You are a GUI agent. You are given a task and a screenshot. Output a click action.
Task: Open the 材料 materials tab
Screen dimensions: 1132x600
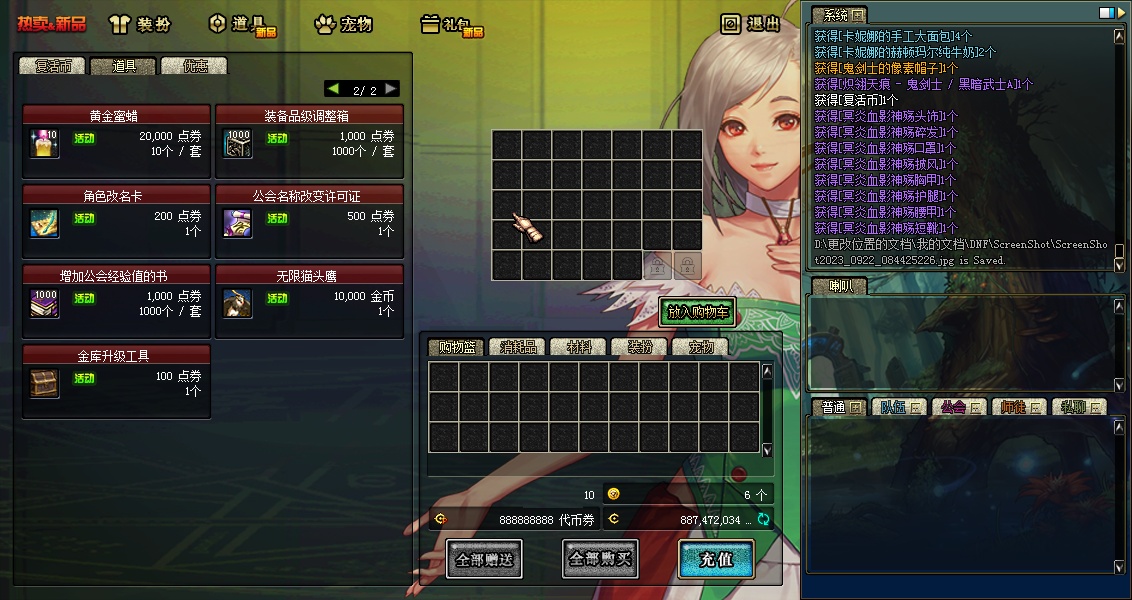579,347
